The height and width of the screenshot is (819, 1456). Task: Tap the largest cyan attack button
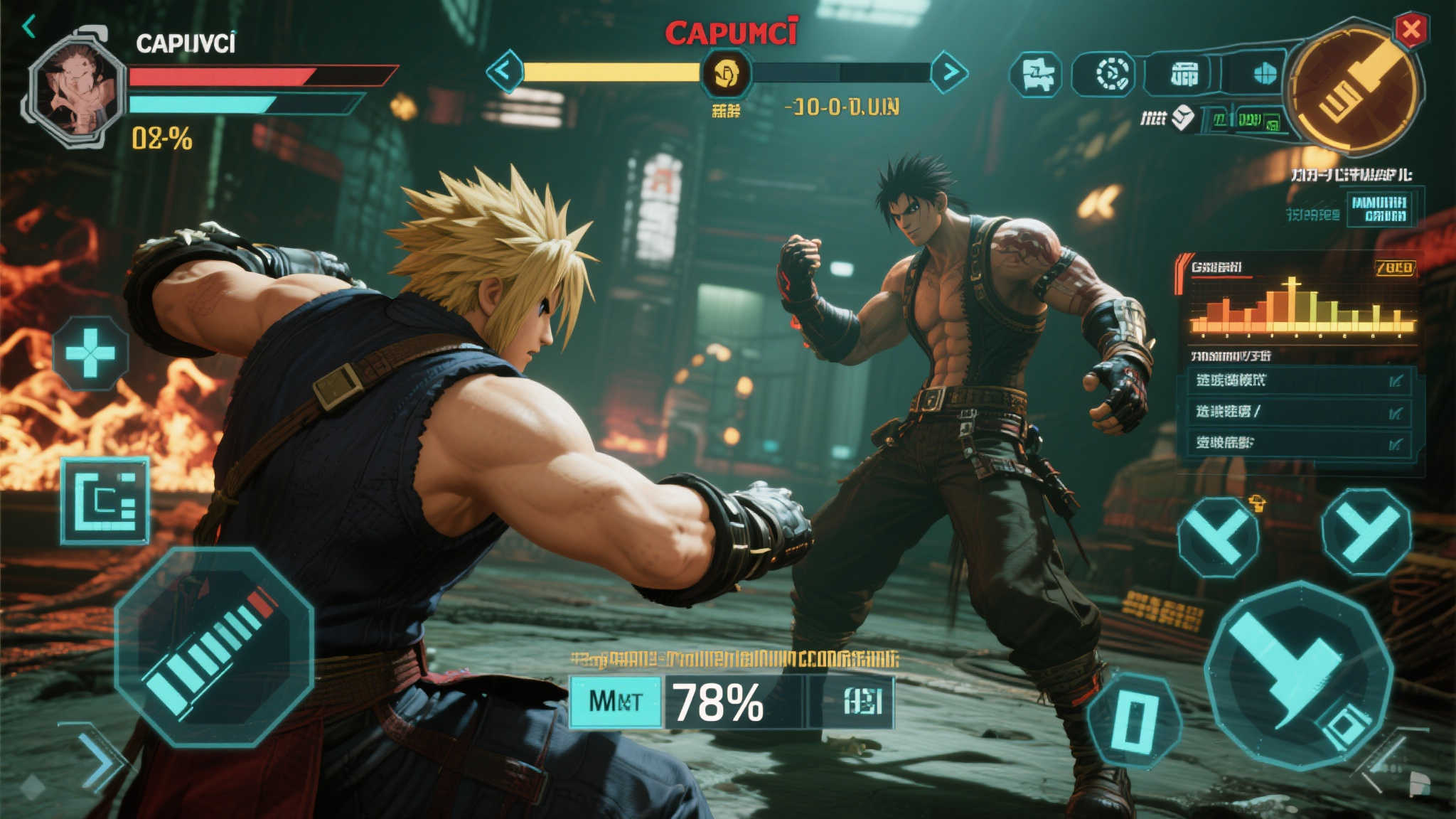click(1297, 675)
